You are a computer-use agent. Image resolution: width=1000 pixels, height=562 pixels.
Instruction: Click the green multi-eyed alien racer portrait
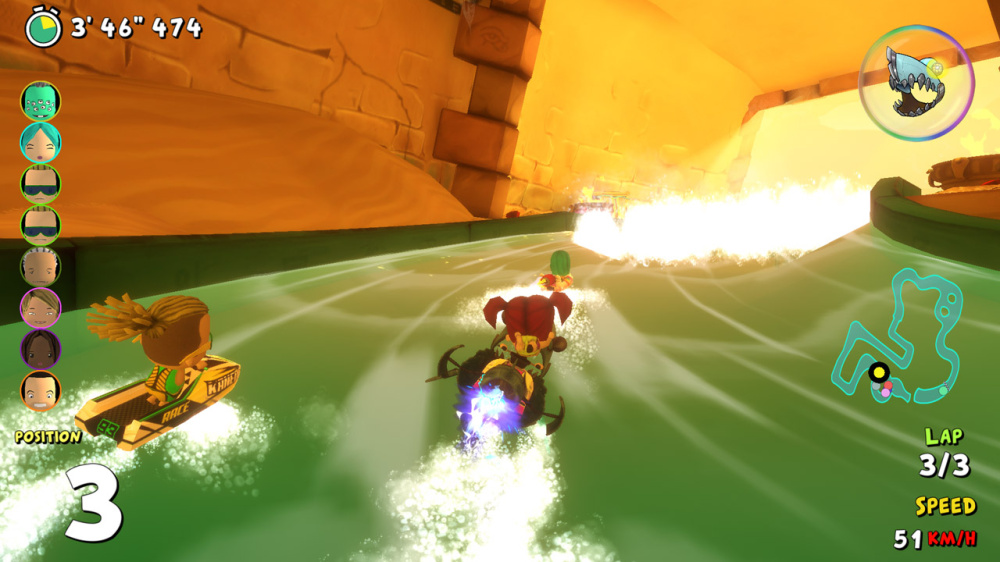pyautogui.click(x=41, y=101)
